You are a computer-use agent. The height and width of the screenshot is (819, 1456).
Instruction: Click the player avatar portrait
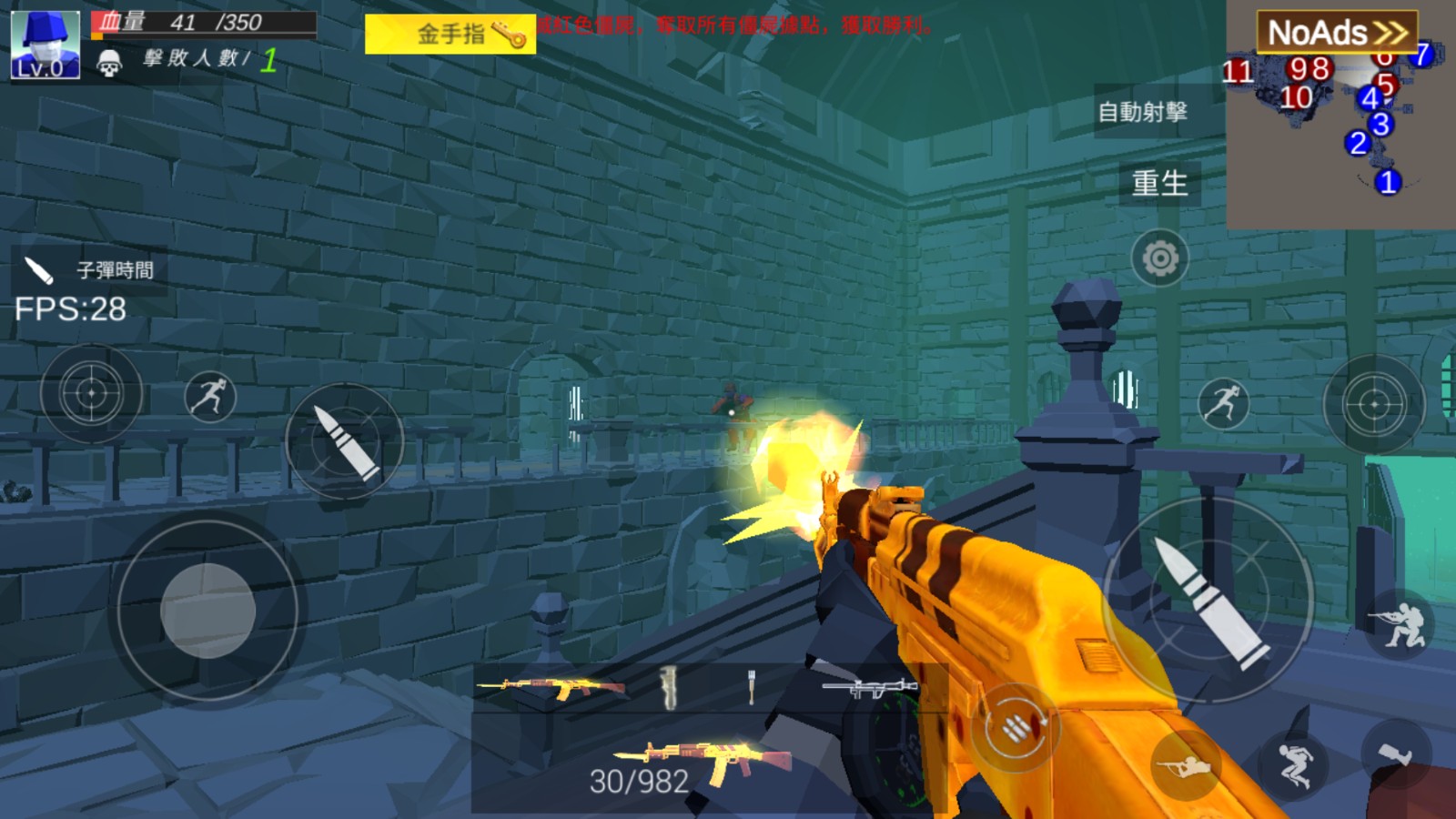coord(45,45)
